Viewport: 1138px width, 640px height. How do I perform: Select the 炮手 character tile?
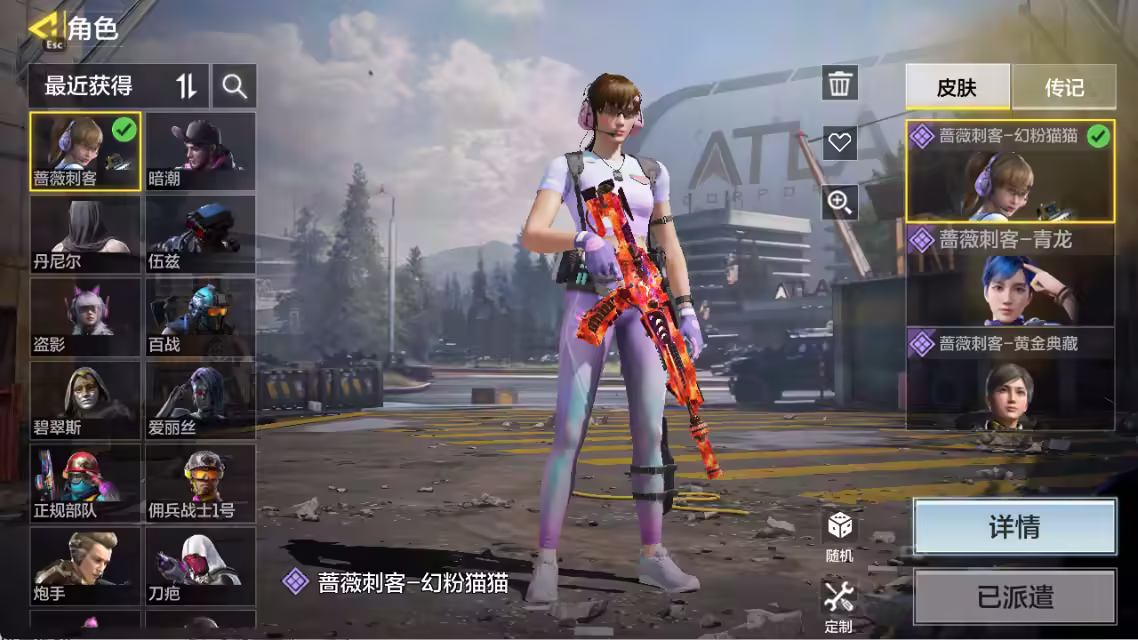click(85, 567)
